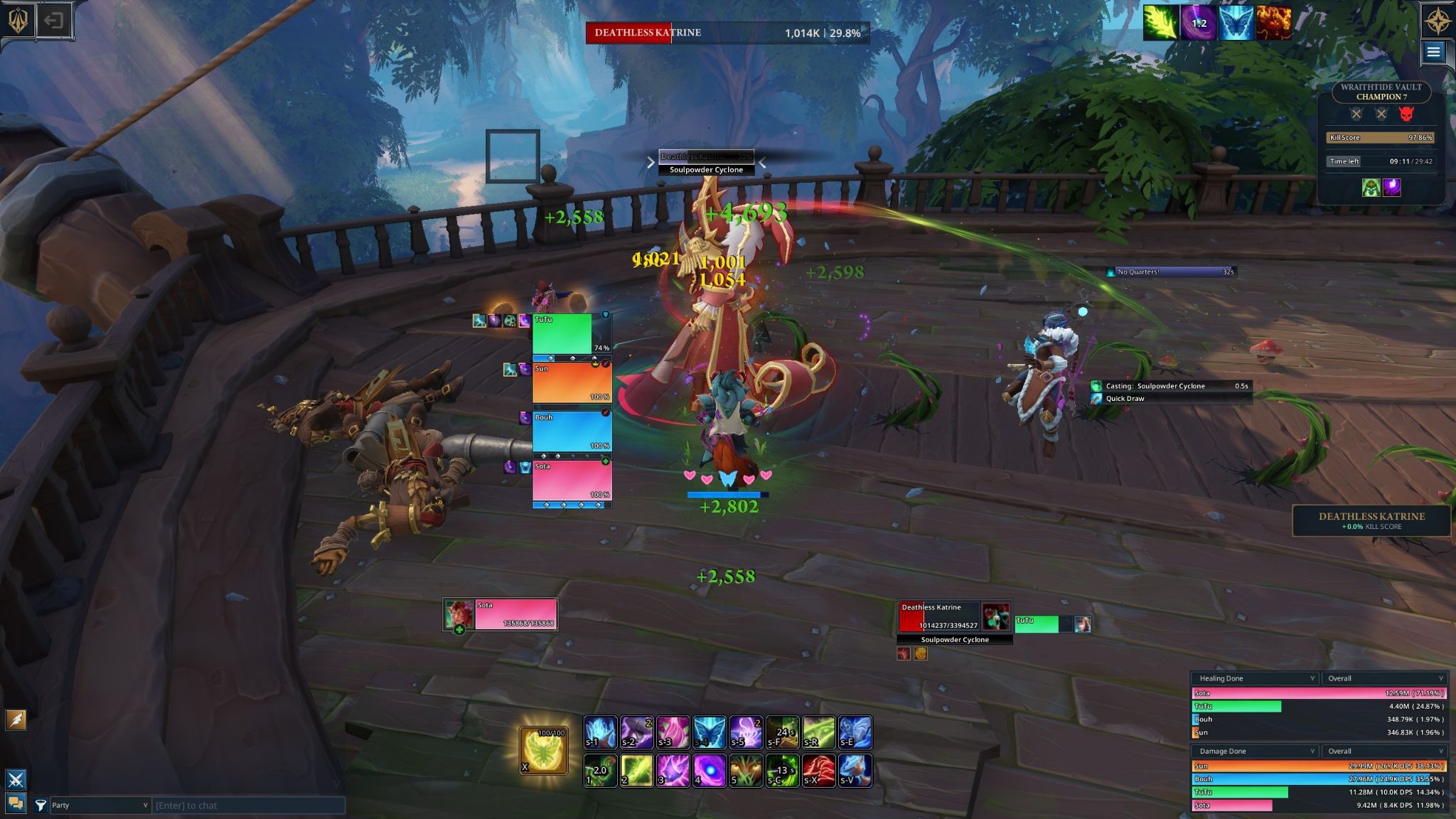
Task: Use the green leaf slash ability on slot 2
Action: (636, 771)
